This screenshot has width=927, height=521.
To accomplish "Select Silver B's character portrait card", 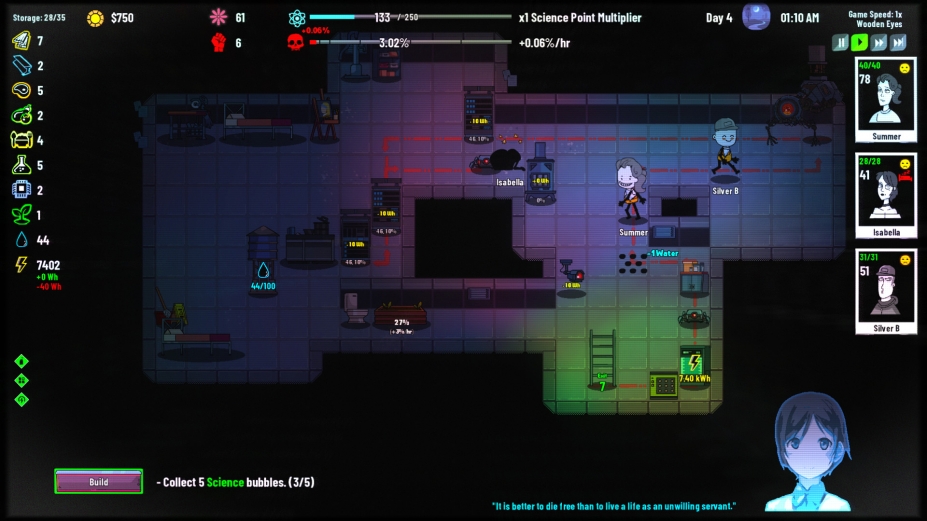I will click(x=886, y=291).
